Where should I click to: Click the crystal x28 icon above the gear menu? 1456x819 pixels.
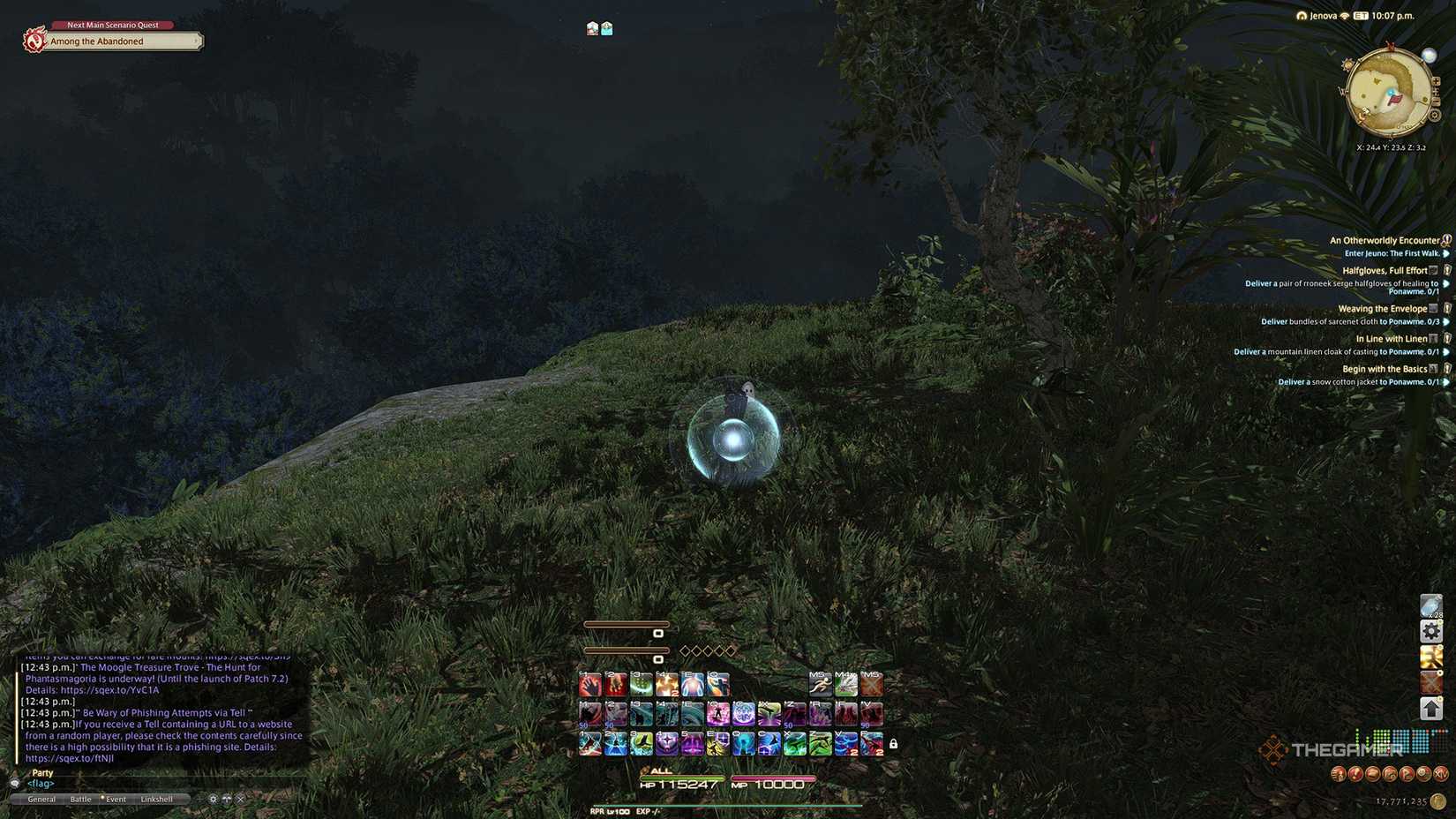1430,604
